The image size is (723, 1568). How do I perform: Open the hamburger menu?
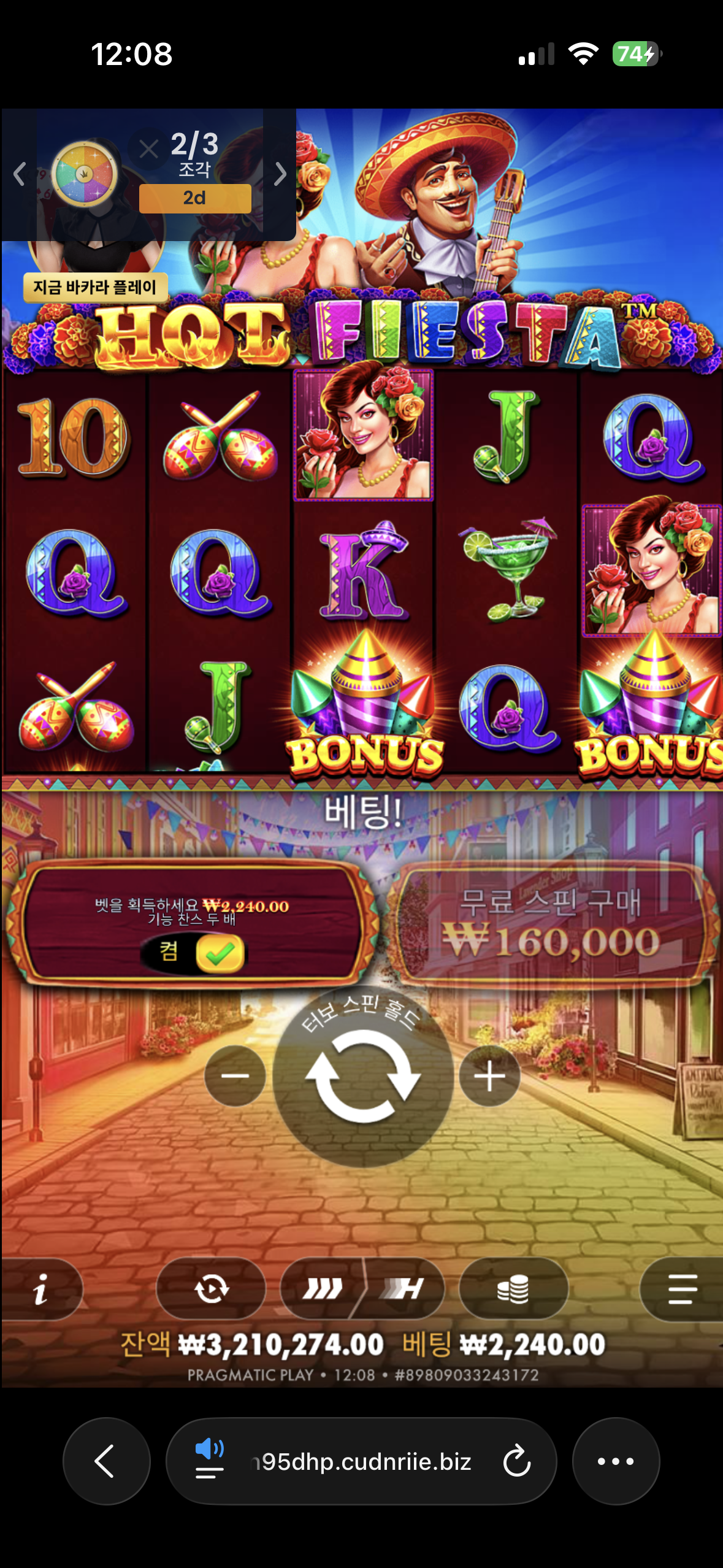click(x=682, y=1288)
